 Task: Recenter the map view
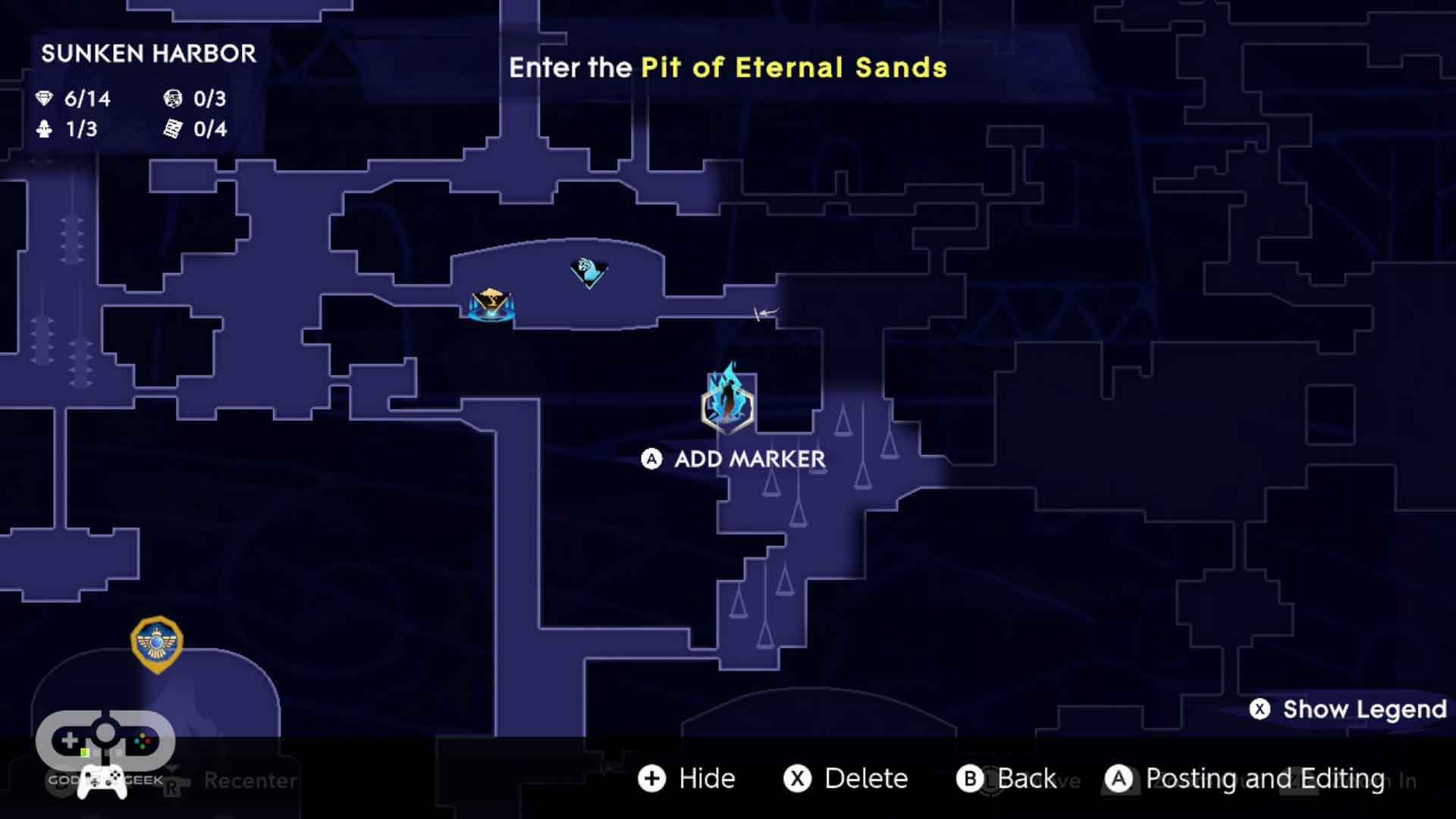pos(249,780)
